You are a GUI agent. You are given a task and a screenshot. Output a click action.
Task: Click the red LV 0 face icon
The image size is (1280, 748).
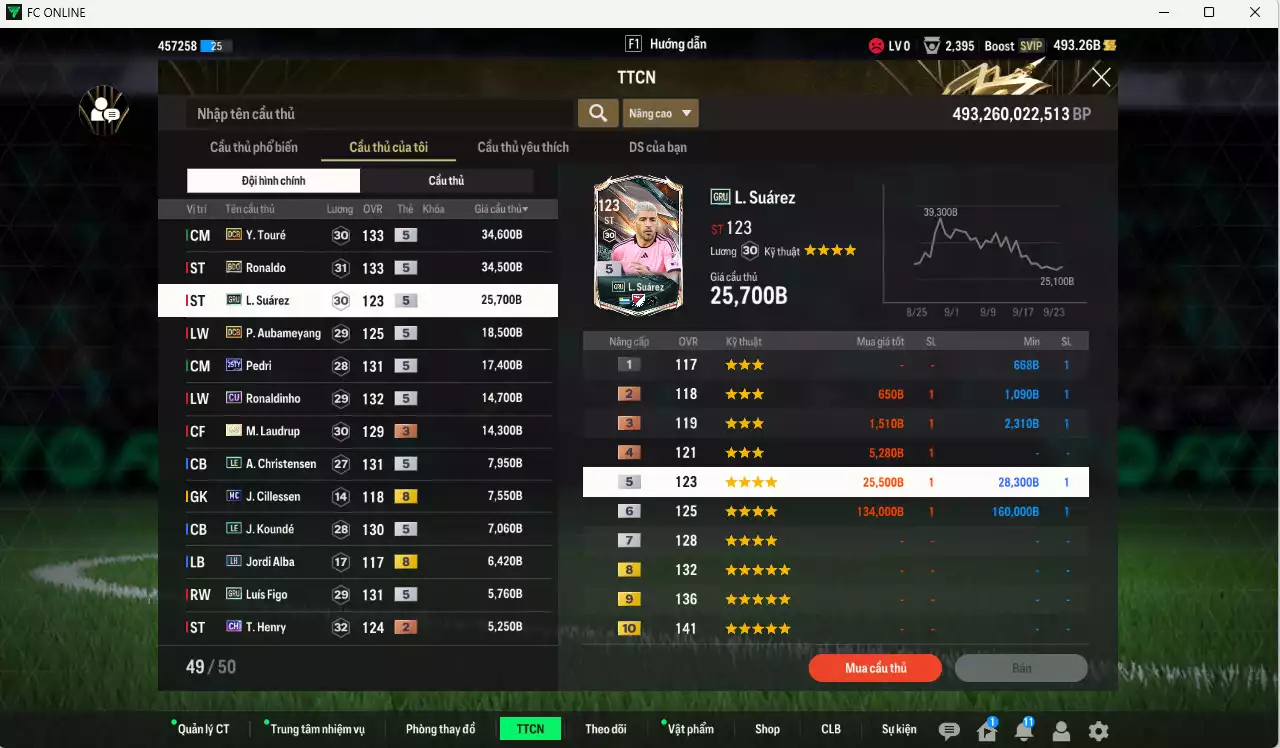[x=878, y=45]
